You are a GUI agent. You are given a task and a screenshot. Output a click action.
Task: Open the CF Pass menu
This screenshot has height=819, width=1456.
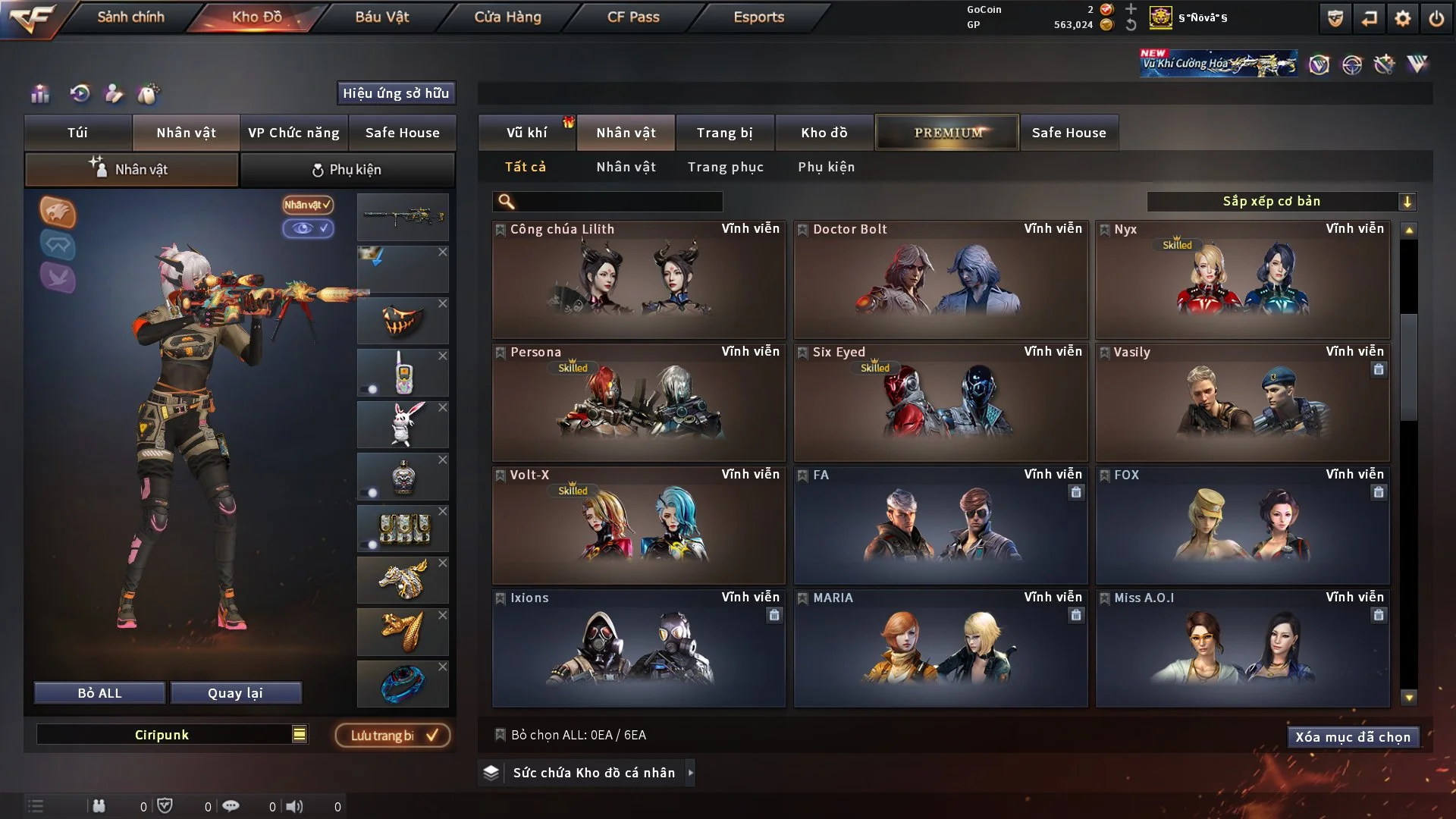tap(633, 17)
